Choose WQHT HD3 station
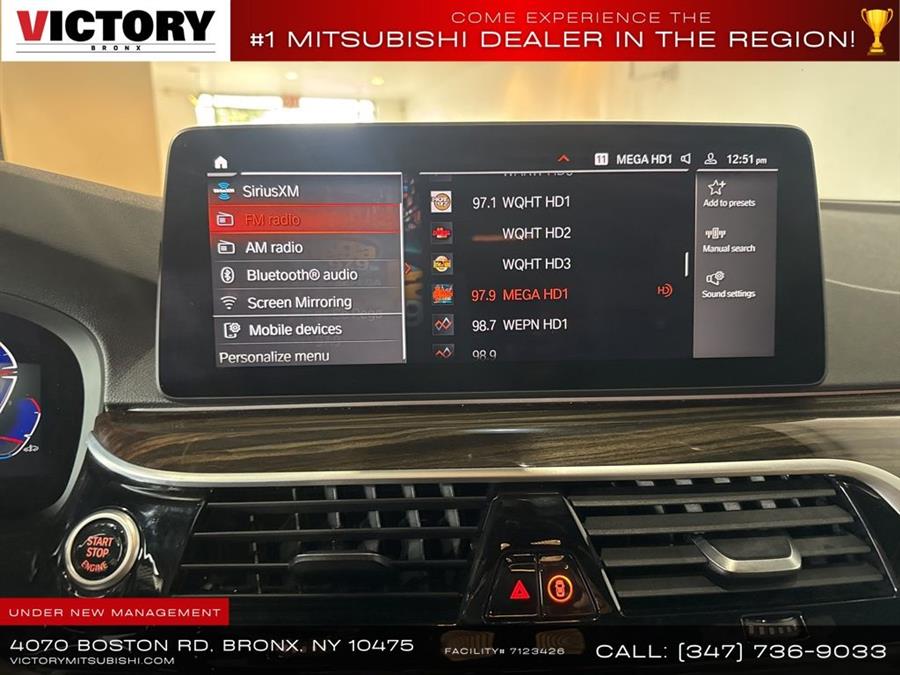The width and height of the screenshot is (900, 675). (x=536, y=264)
